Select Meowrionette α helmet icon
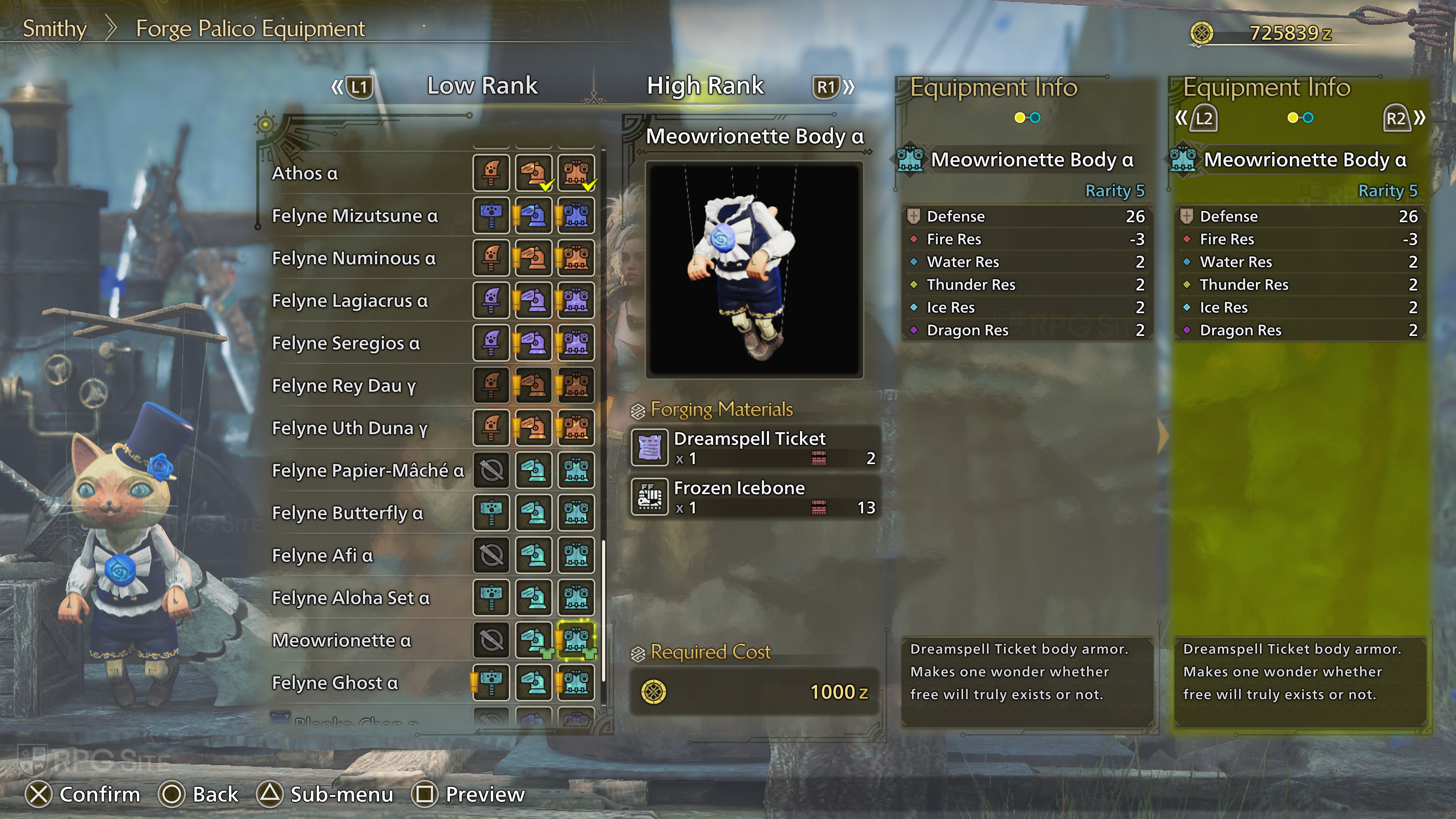 point(533,640)
